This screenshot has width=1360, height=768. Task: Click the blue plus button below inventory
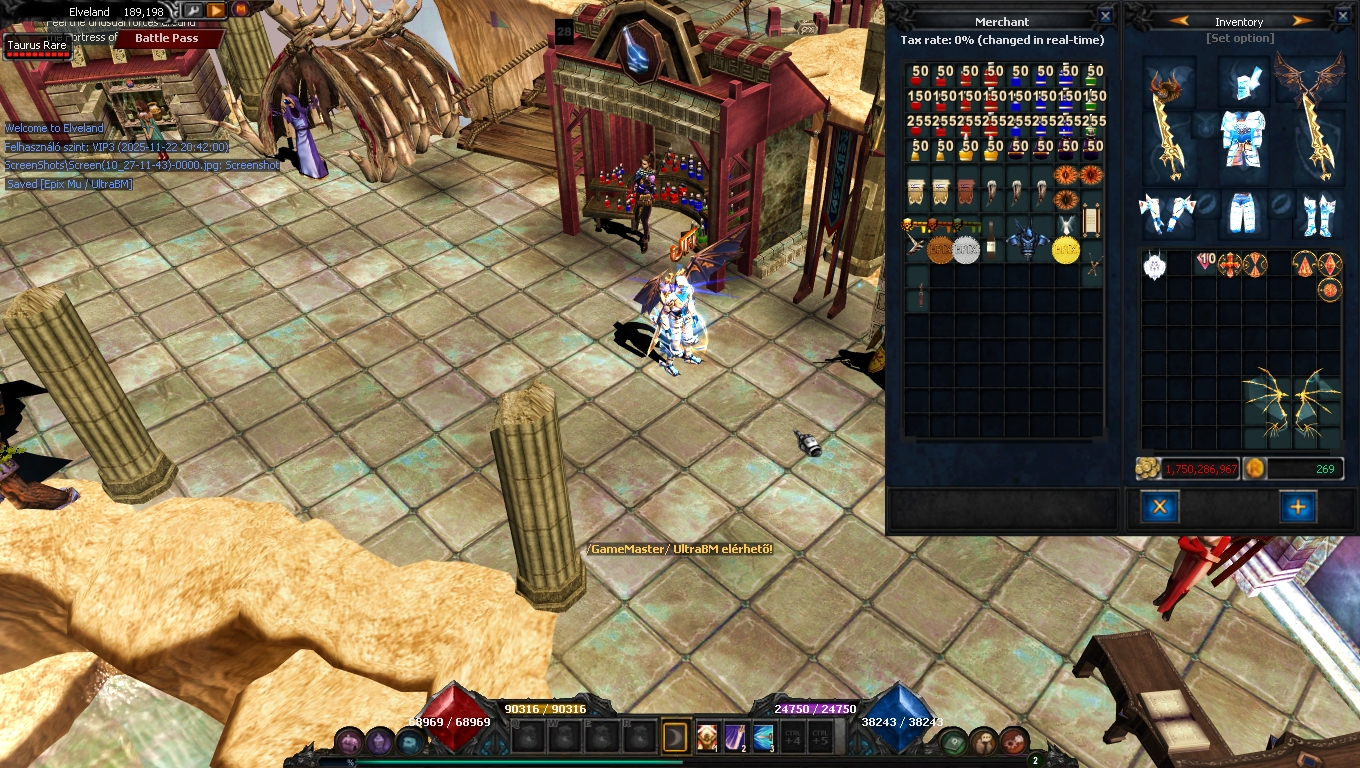pos(1298,507)
